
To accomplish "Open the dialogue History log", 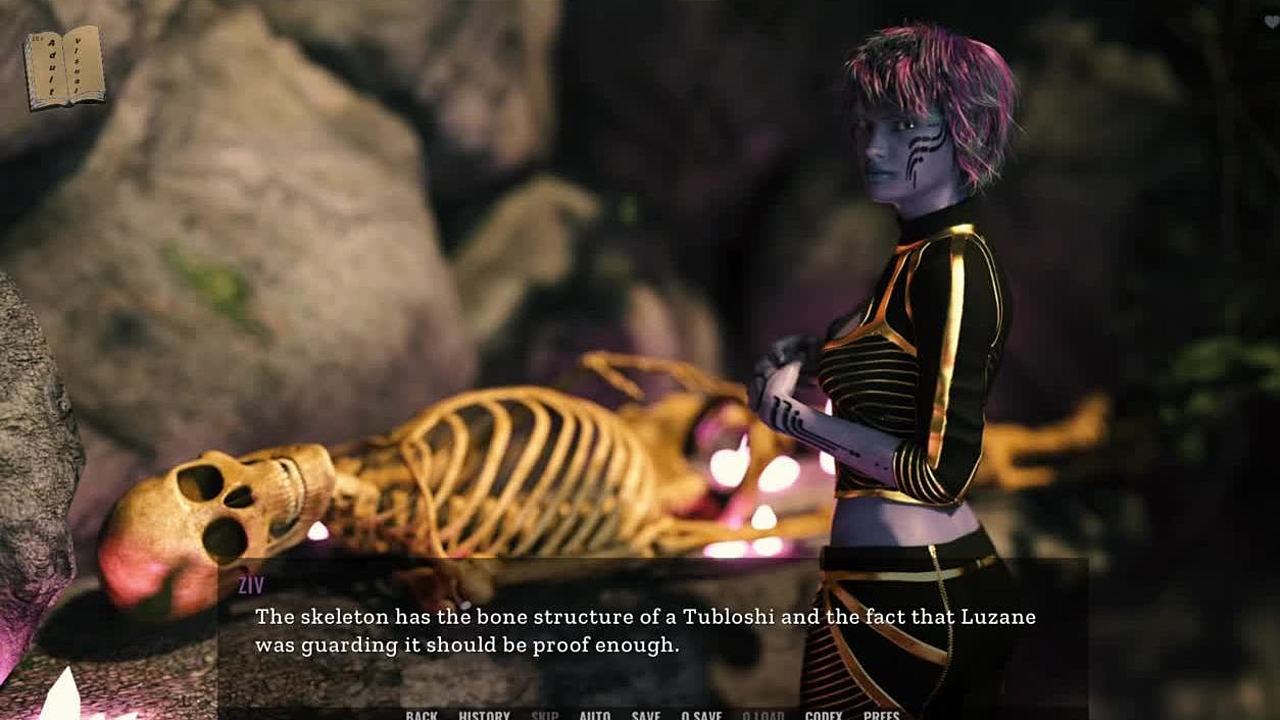I will (484, 715).
